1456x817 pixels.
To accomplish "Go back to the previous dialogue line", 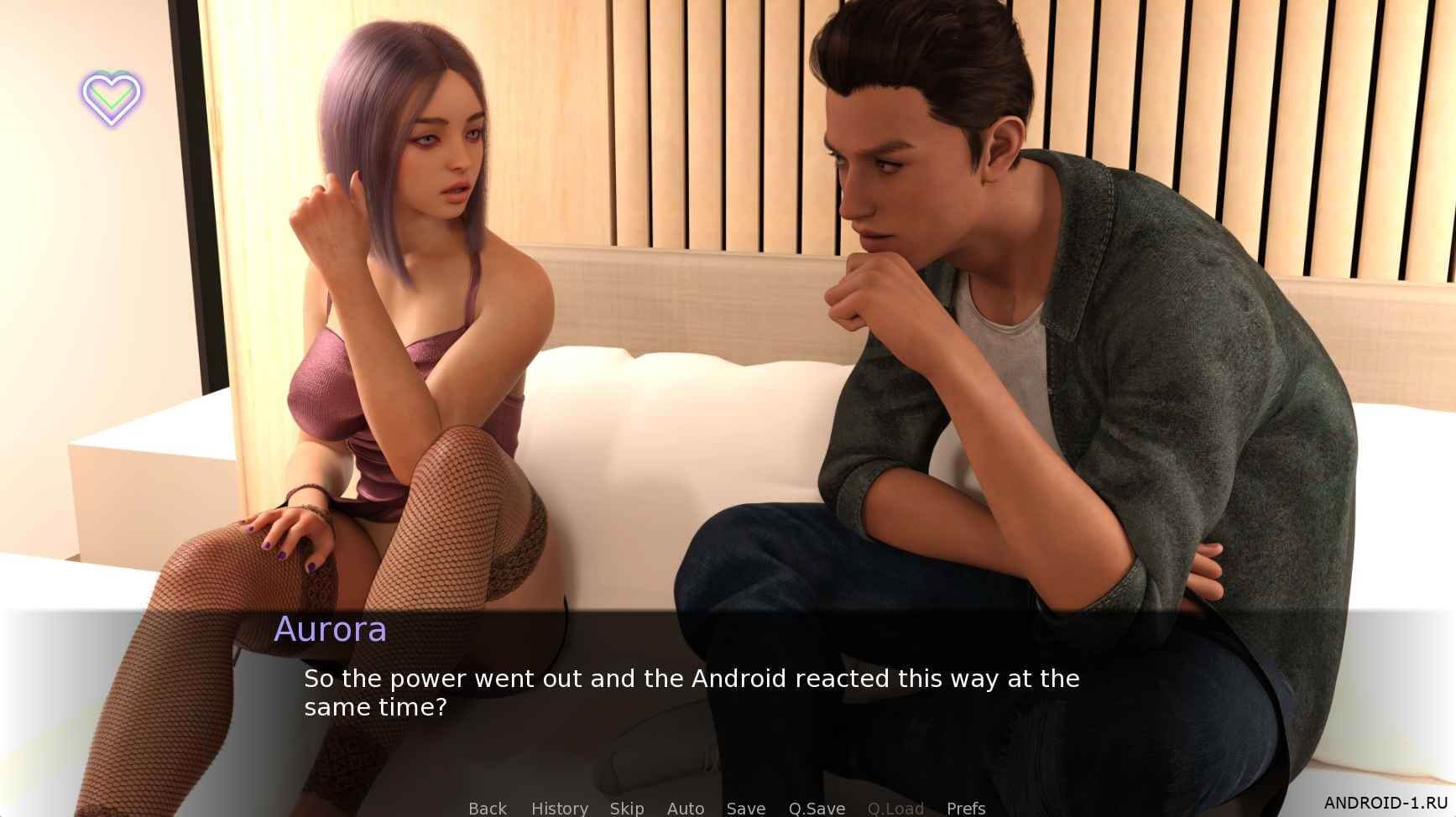I will pos(488,808).
